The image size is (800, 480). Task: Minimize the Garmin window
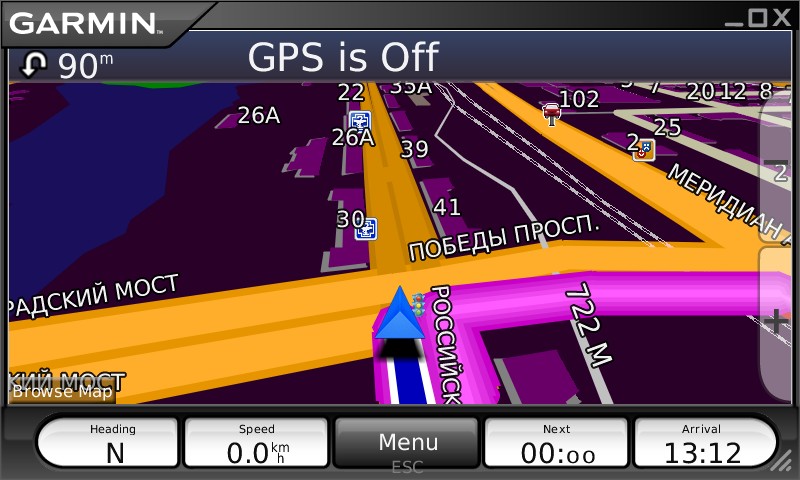tap(735, 17)
